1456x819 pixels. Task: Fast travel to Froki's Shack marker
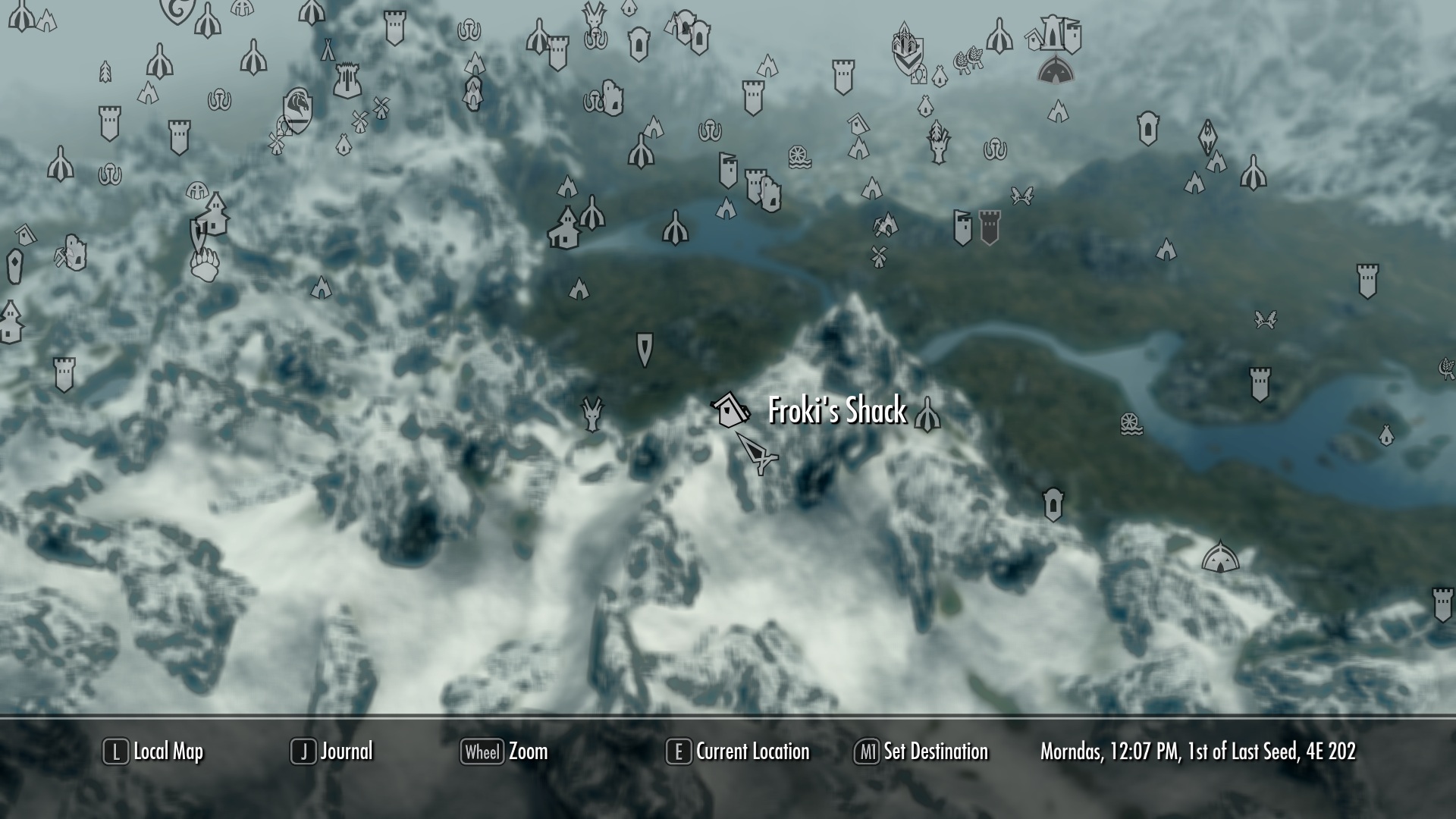pyautogui.click(x=730, y=410)
